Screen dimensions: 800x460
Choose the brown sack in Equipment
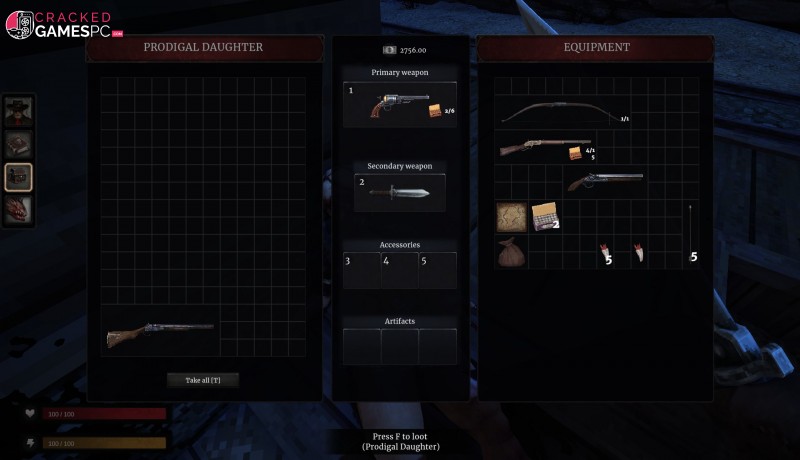click(x=511, y=252)
